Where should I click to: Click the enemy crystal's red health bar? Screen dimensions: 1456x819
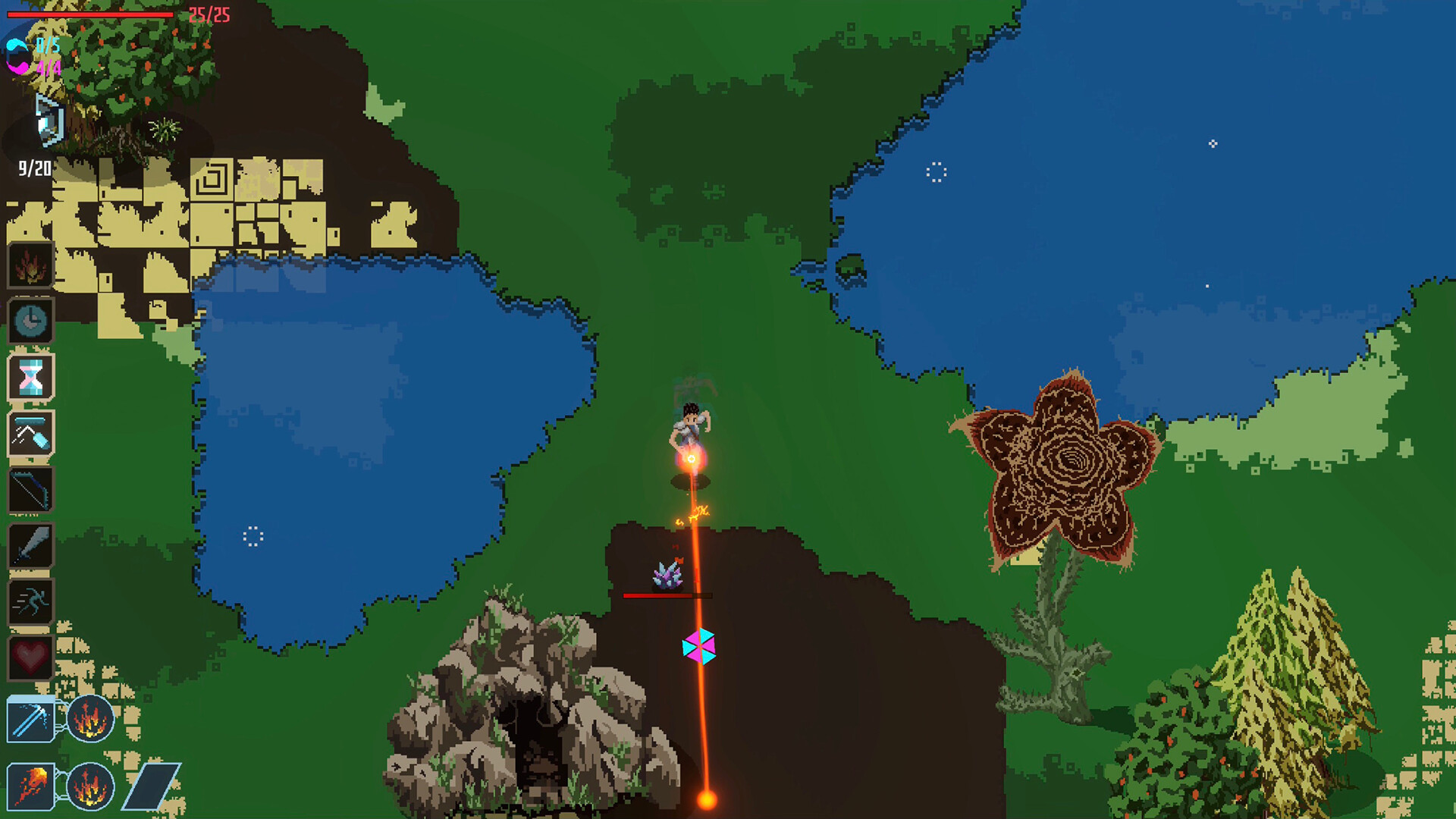[667, 596]
